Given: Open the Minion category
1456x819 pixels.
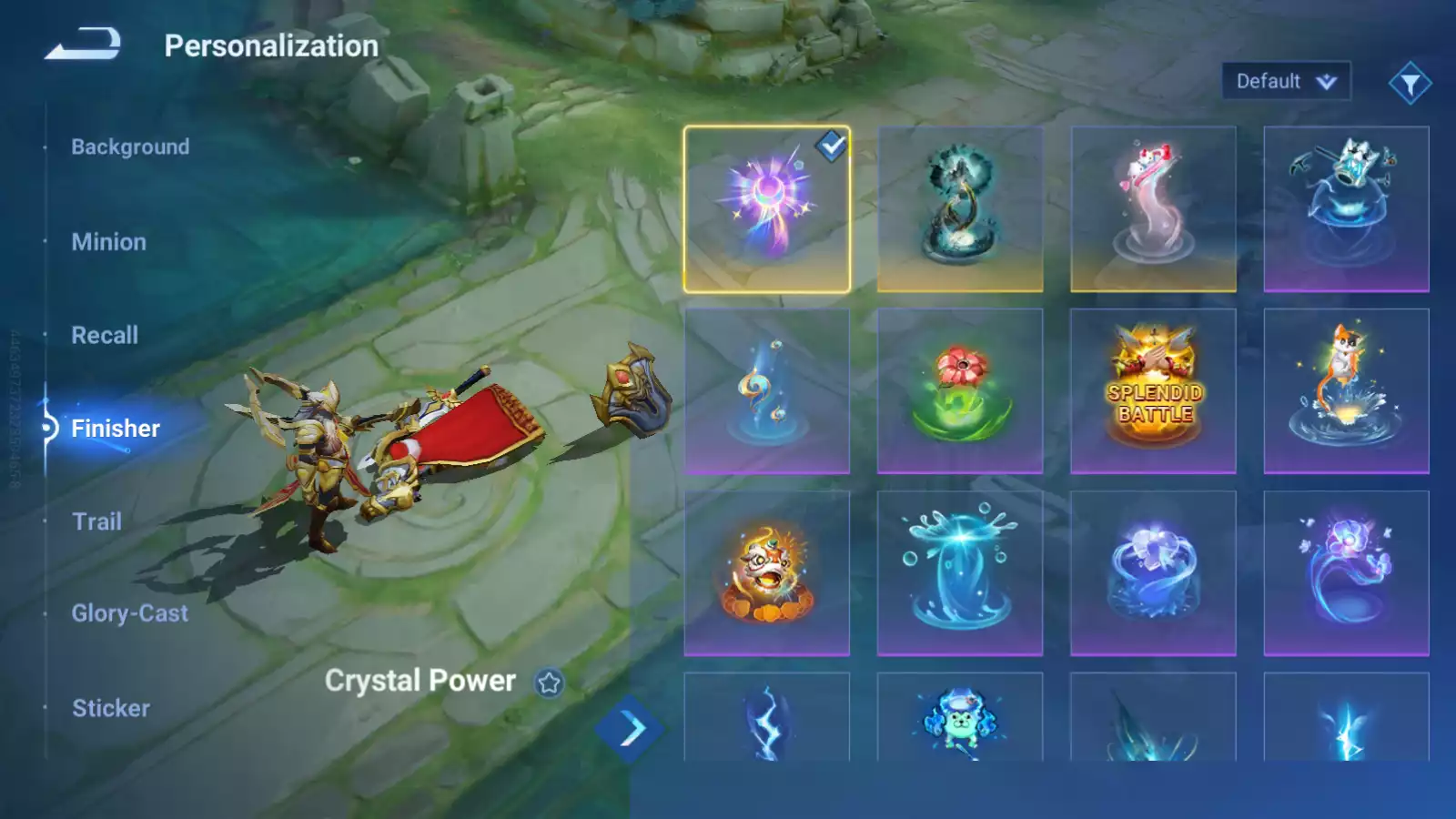Looking at the screenshot, I should click(x=108, y=242).
